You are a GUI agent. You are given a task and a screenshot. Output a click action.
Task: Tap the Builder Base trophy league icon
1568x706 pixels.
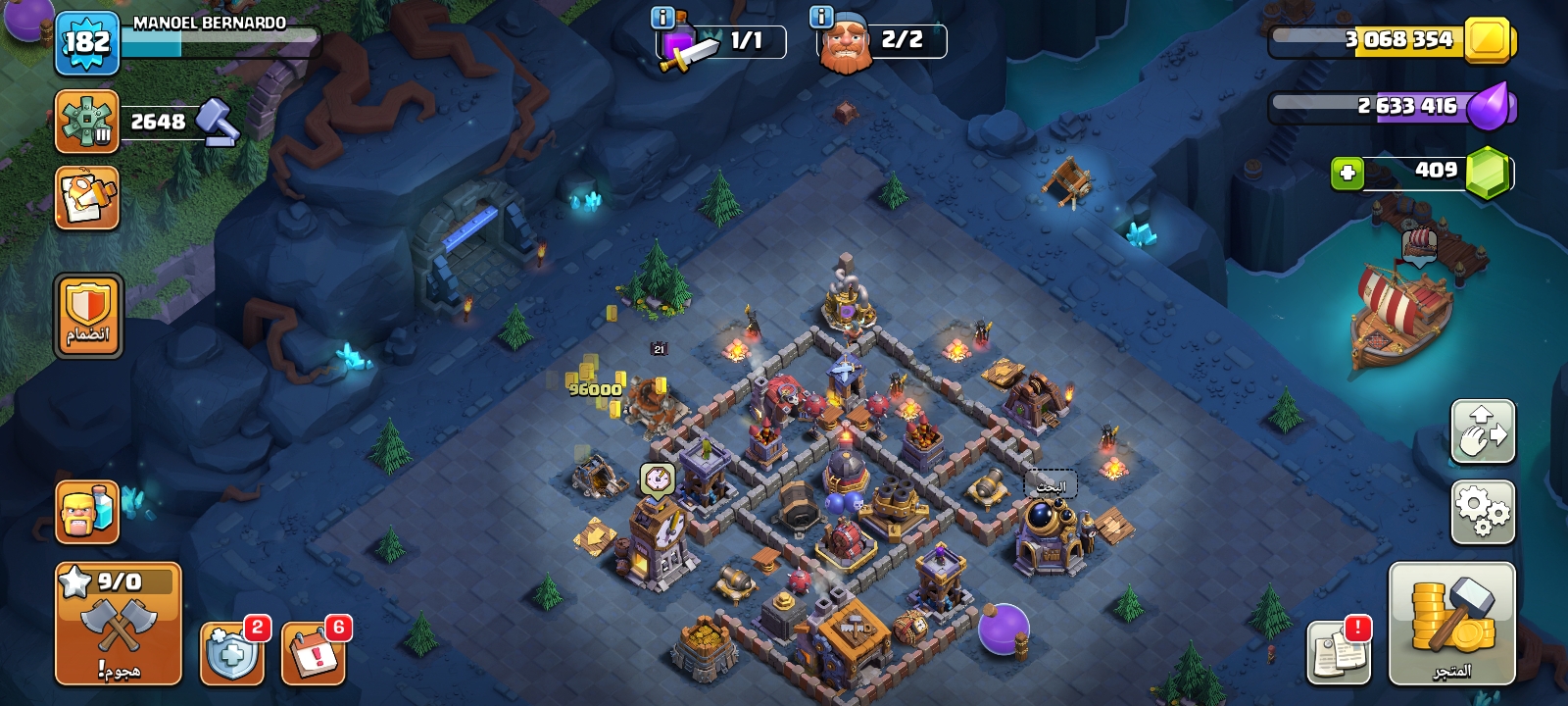pyautogui.click(x=87, y=122)
